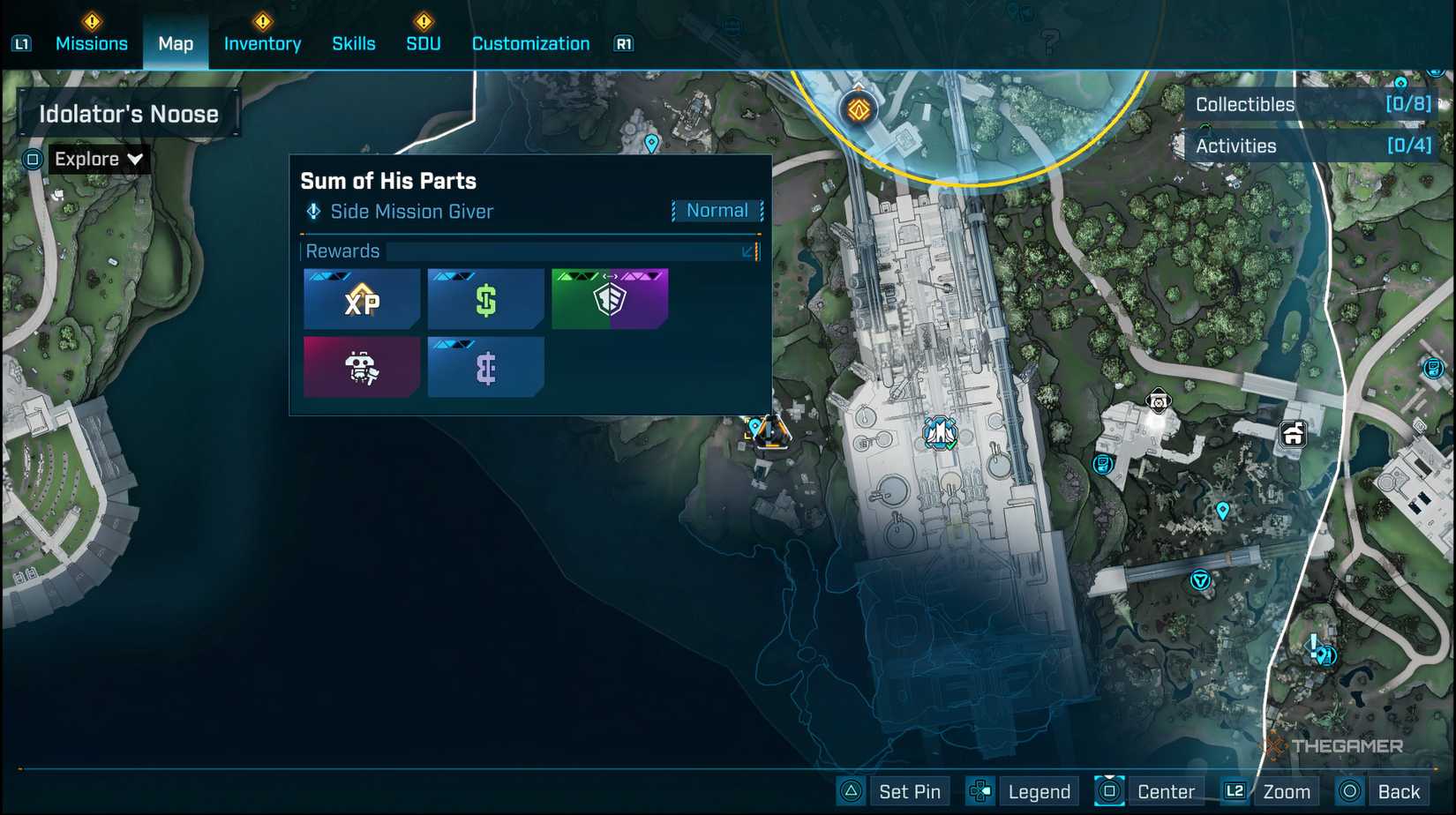Open the Skills tab
Image resolution: width=1456 pixels, height=815 pixels.
(x=354, y=43)
